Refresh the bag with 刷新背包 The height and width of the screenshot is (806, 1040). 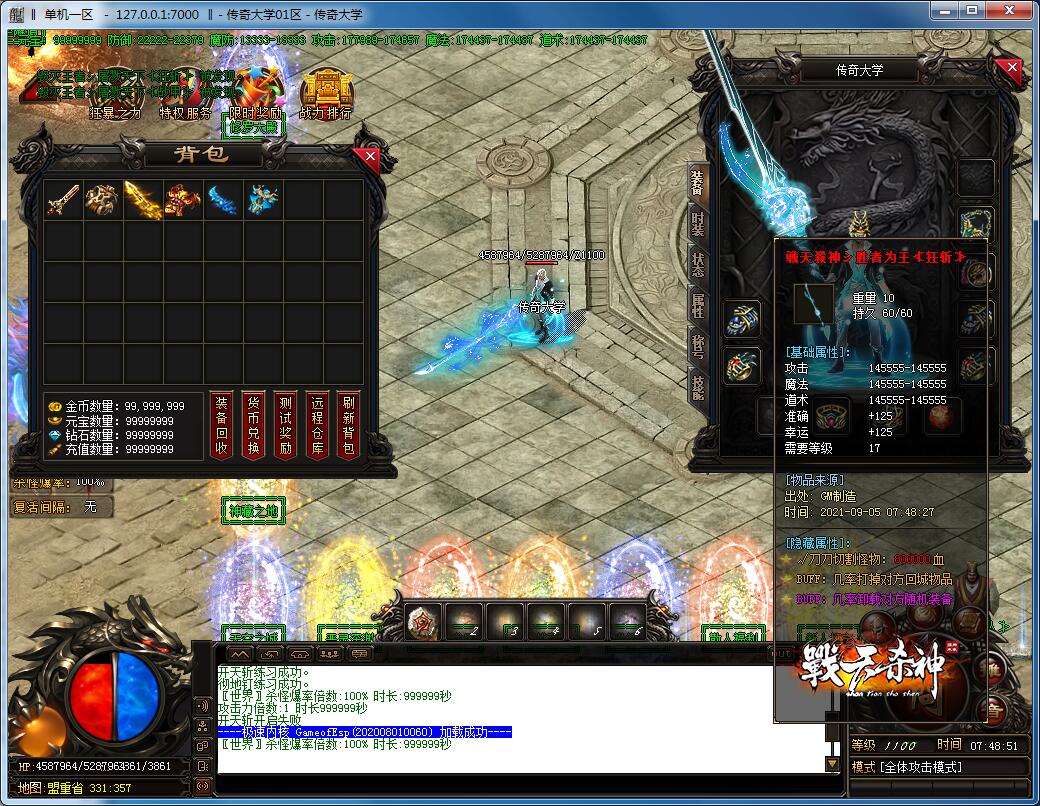348,425
